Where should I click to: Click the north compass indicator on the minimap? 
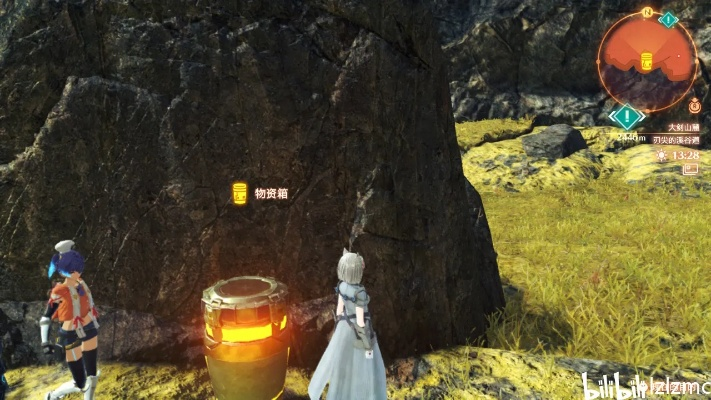coord(648,13)
